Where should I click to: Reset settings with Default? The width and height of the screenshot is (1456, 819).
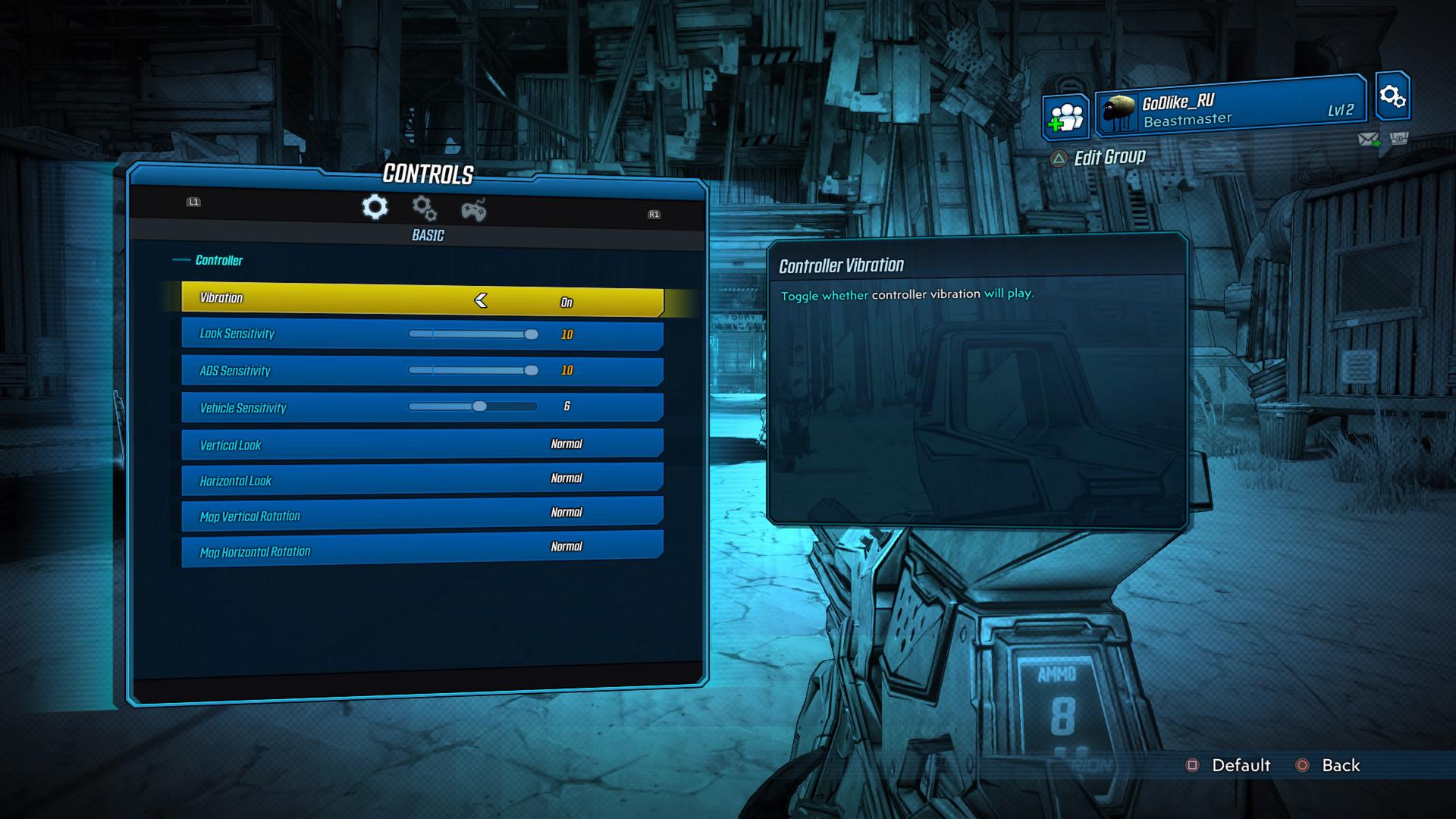coord(1229,765)
